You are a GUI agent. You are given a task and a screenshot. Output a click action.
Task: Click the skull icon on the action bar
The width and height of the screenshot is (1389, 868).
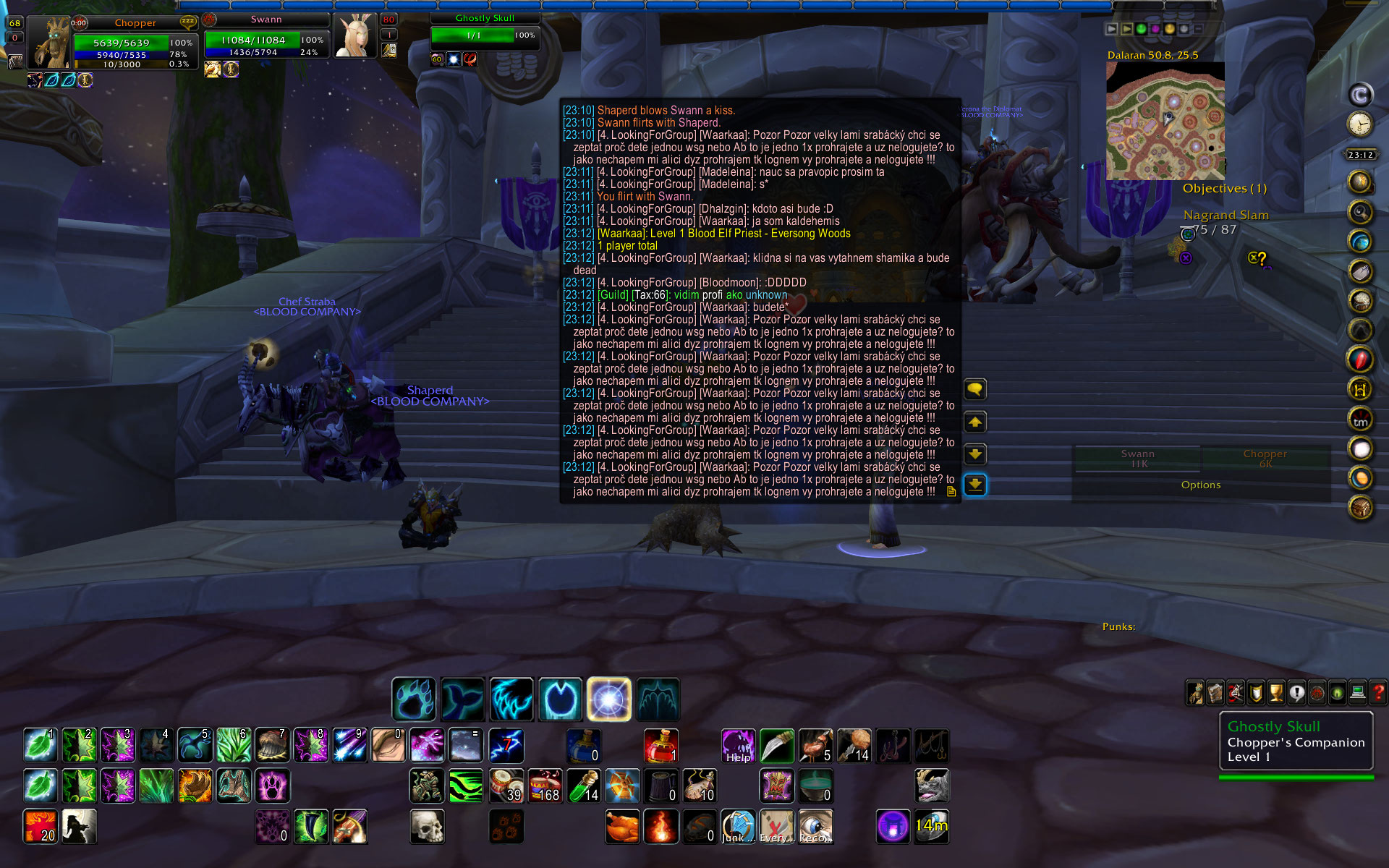point(427,826)
